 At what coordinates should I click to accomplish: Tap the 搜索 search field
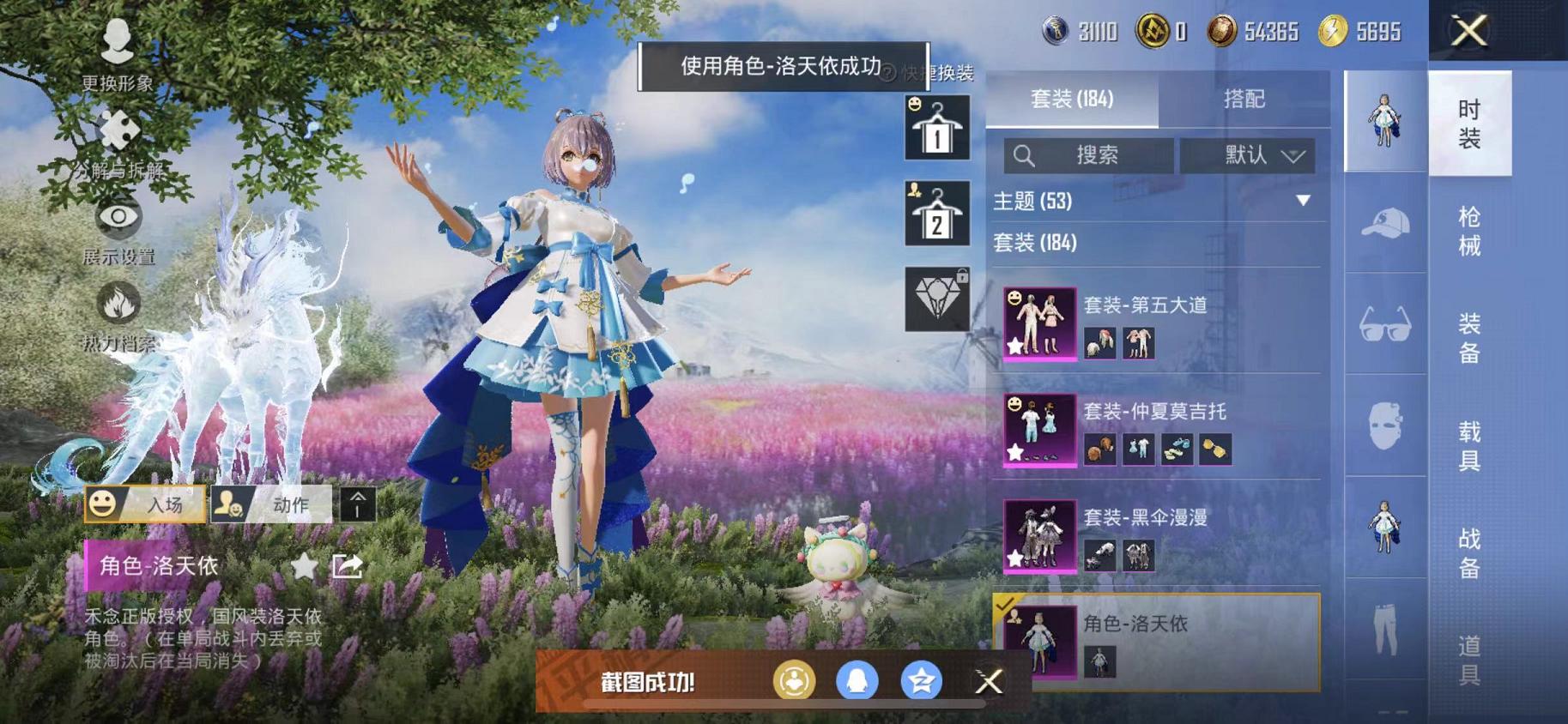(1088, 156)
